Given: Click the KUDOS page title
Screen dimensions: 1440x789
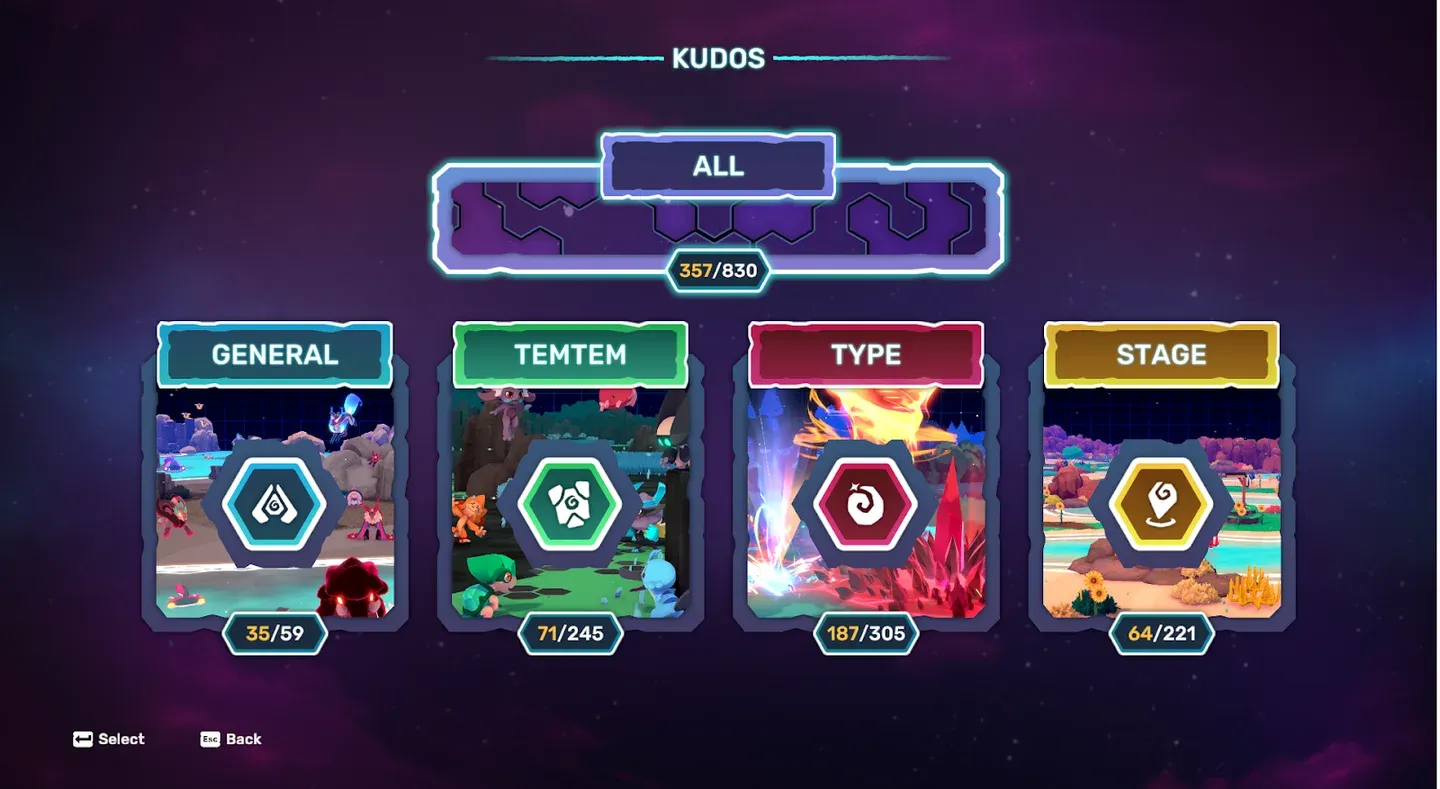Looking at the screenshot, I should [719, 58].
